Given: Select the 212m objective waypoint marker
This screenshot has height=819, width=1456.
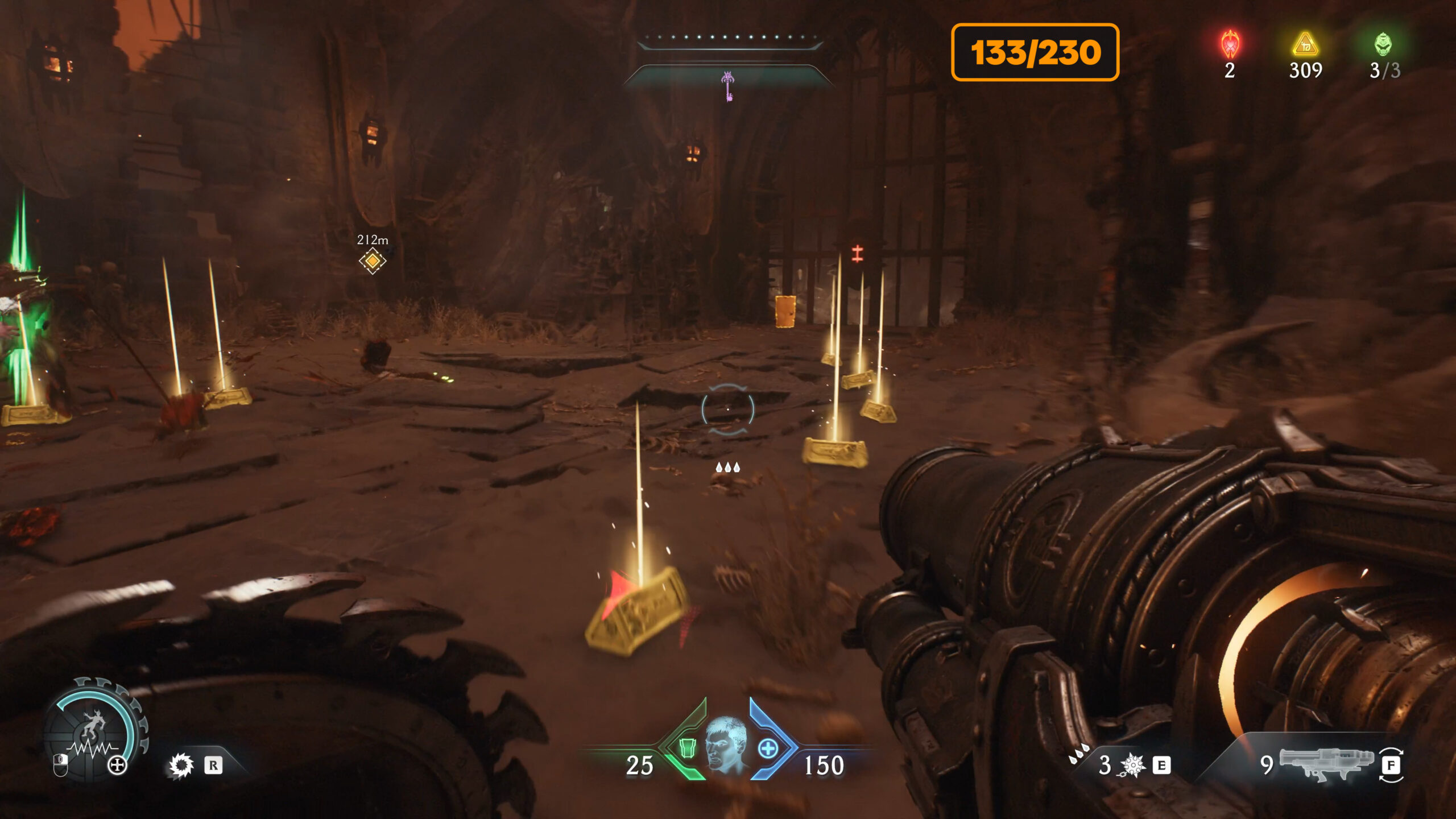Looking at the screenshot, I should point(373,260).
